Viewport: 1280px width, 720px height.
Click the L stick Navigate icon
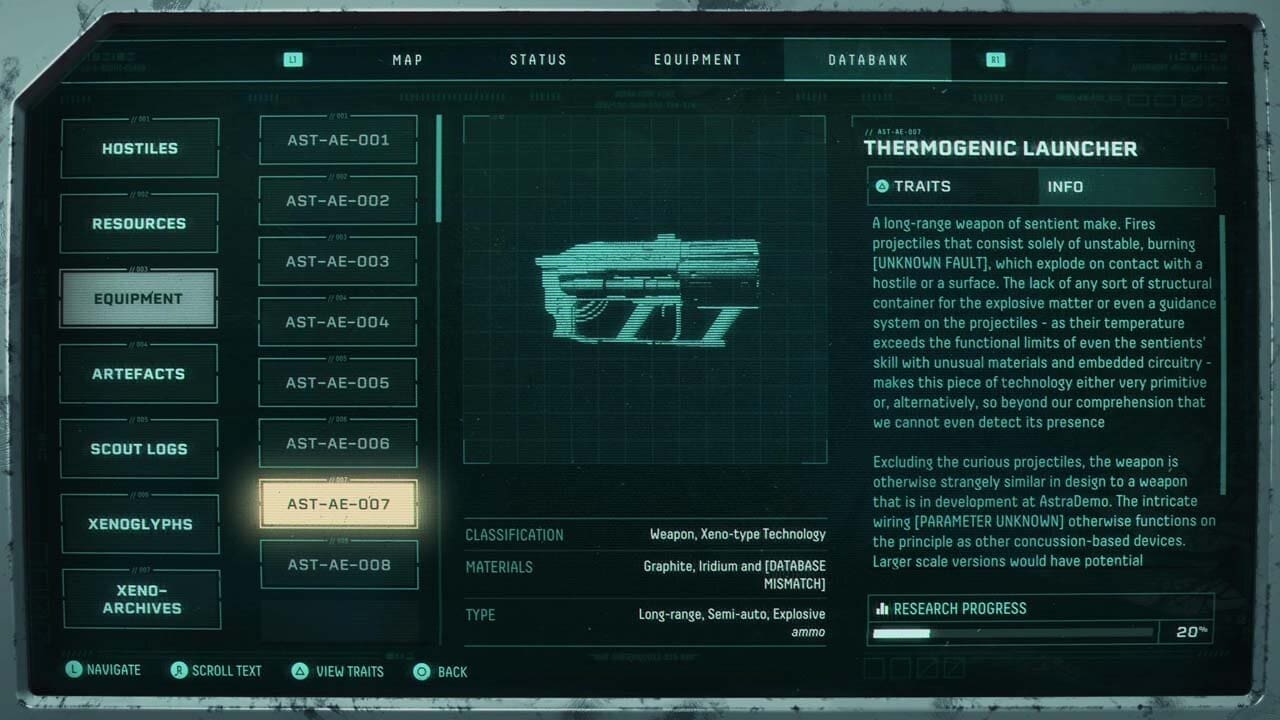click(x=73, y=670)
